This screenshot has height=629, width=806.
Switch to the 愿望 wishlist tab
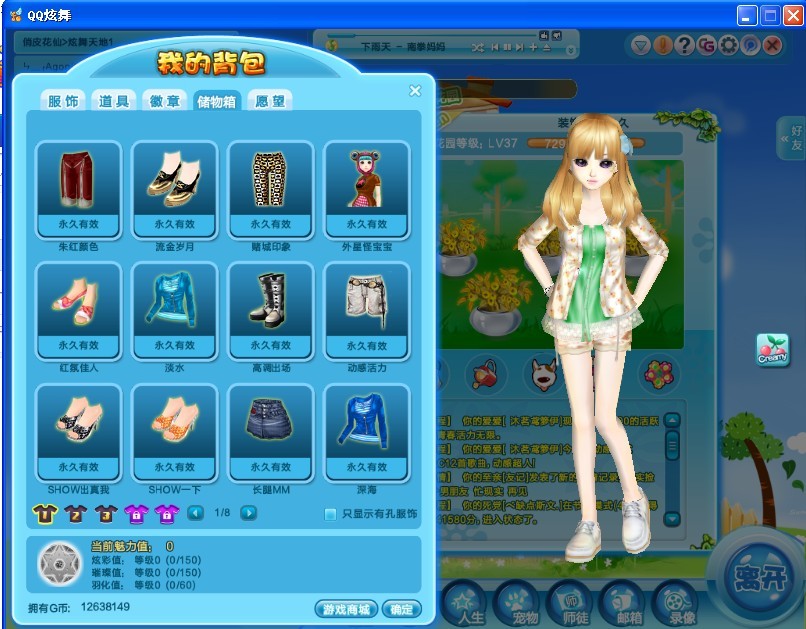[x=270, y=101]
